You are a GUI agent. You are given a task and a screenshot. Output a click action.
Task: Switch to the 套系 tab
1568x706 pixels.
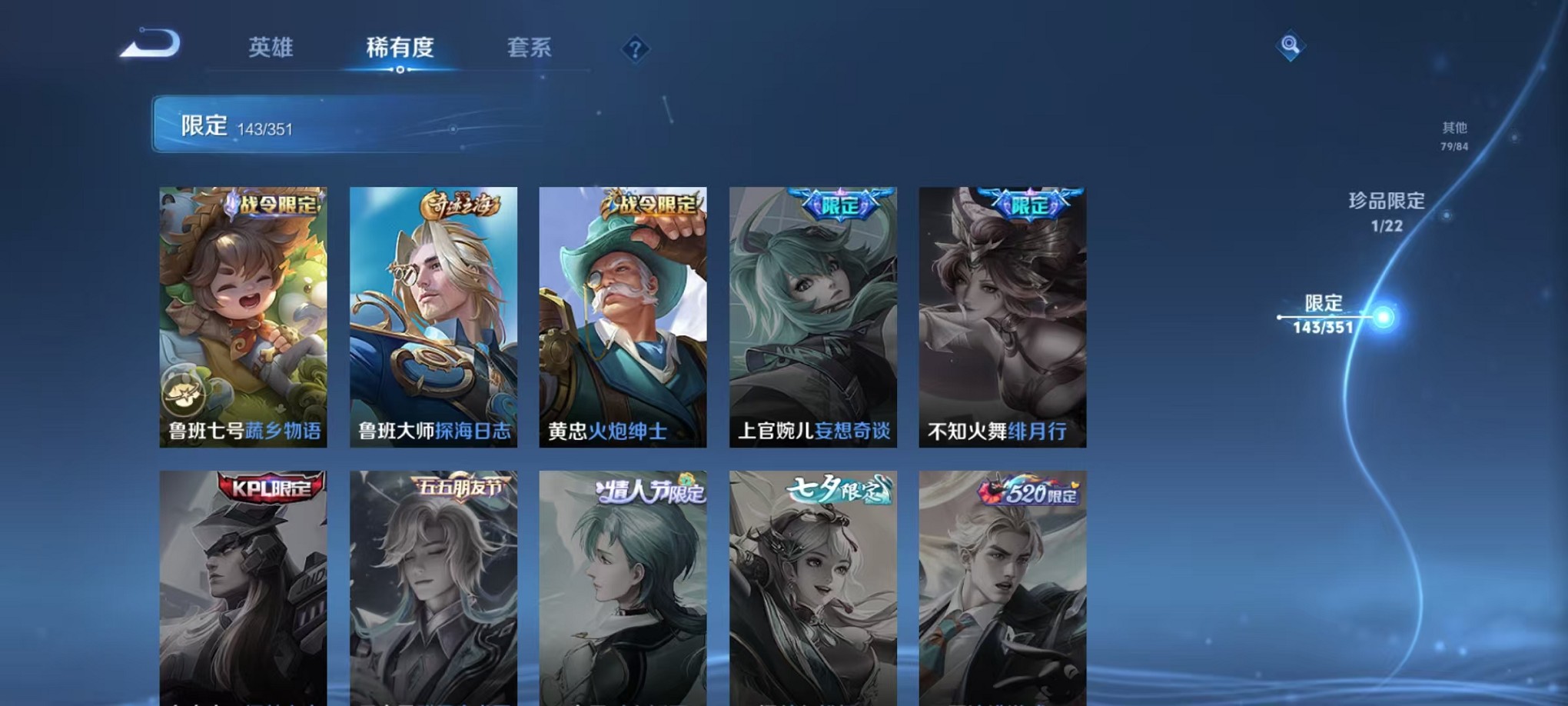[x=530, y=48]
